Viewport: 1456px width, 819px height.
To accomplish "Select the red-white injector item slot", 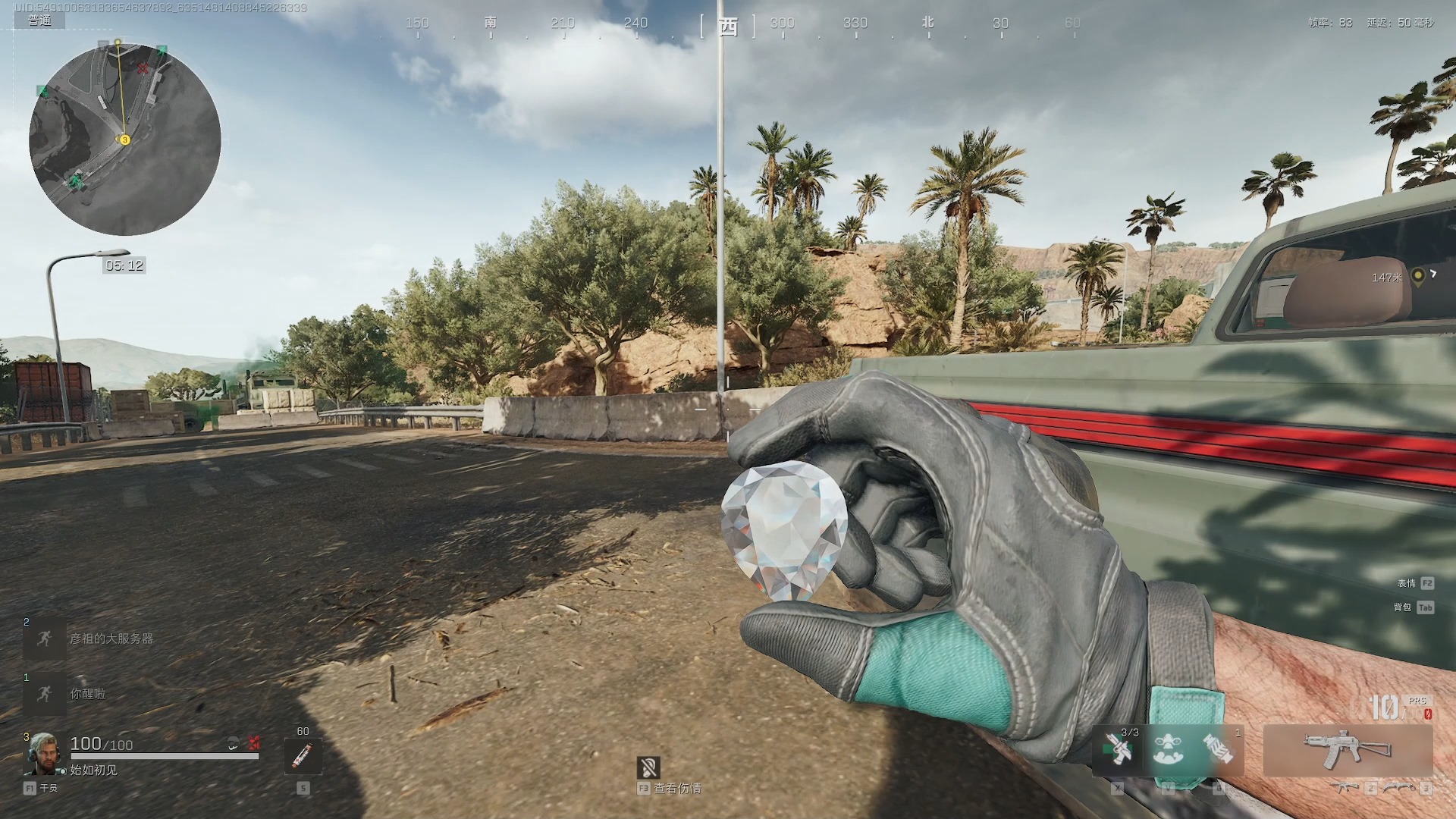I will (x=303, y=755).
